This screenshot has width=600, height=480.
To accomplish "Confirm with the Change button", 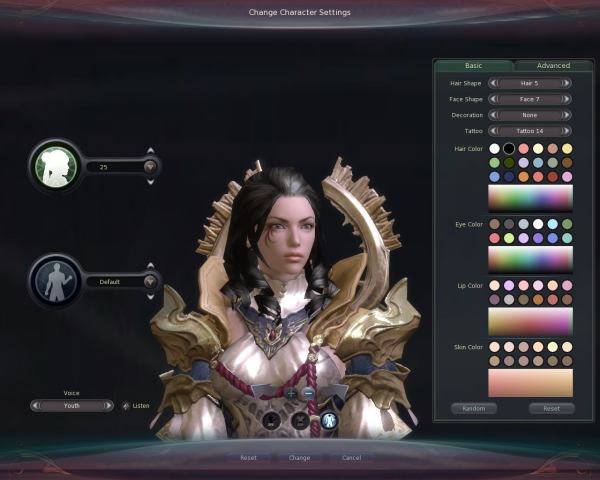I will (x=300, y=457).
